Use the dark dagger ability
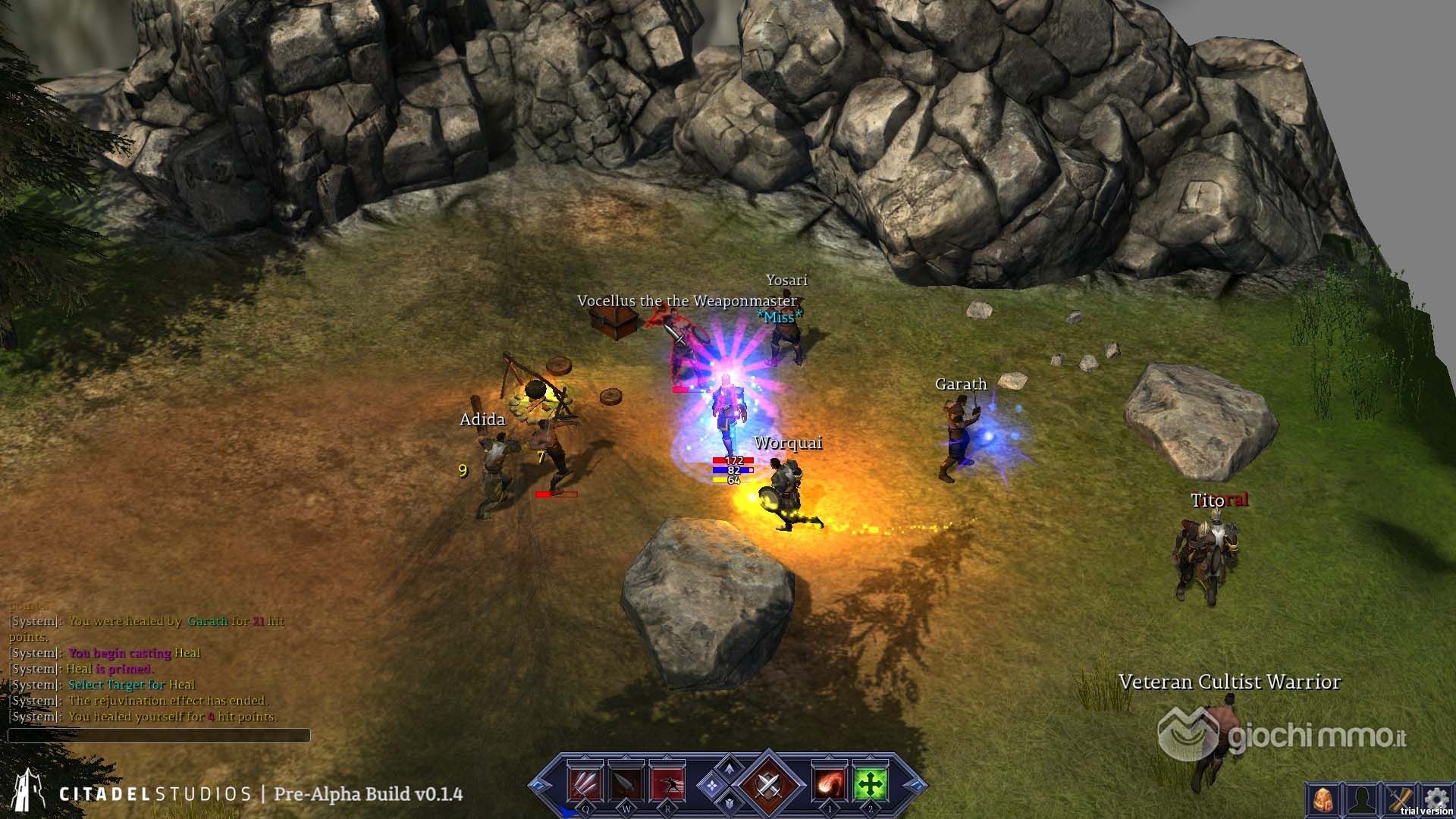 tap(626, 783)
